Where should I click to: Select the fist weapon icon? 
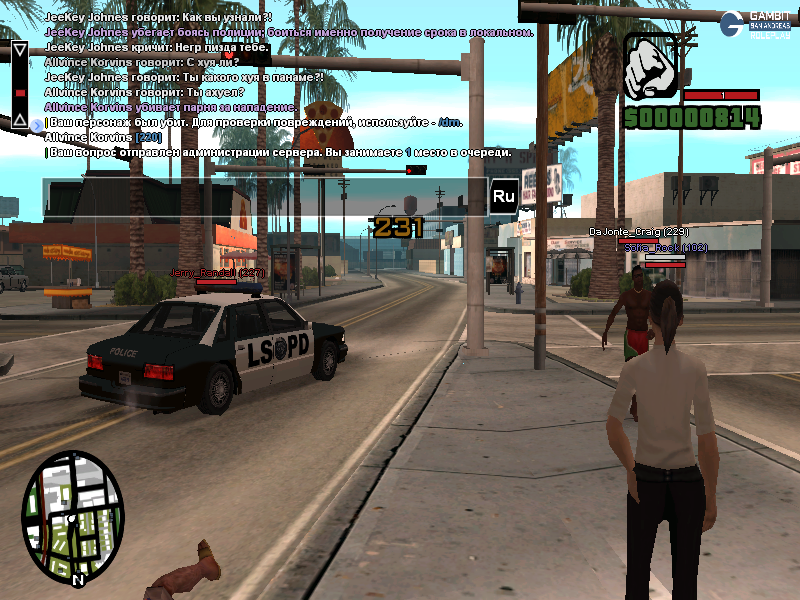[x=651, y=67]
